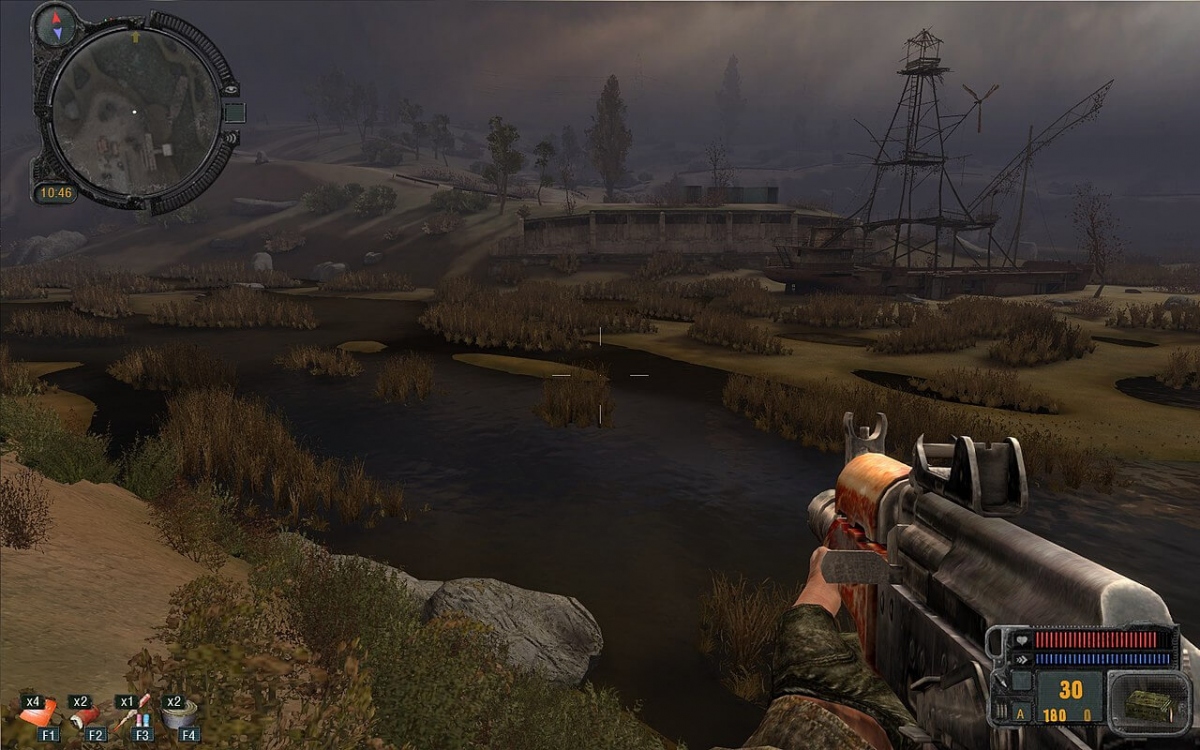This screenshot has width=1200, height=750.
Task: Click the eye visibility indicator beside minimap
Action: coord(232,89)
